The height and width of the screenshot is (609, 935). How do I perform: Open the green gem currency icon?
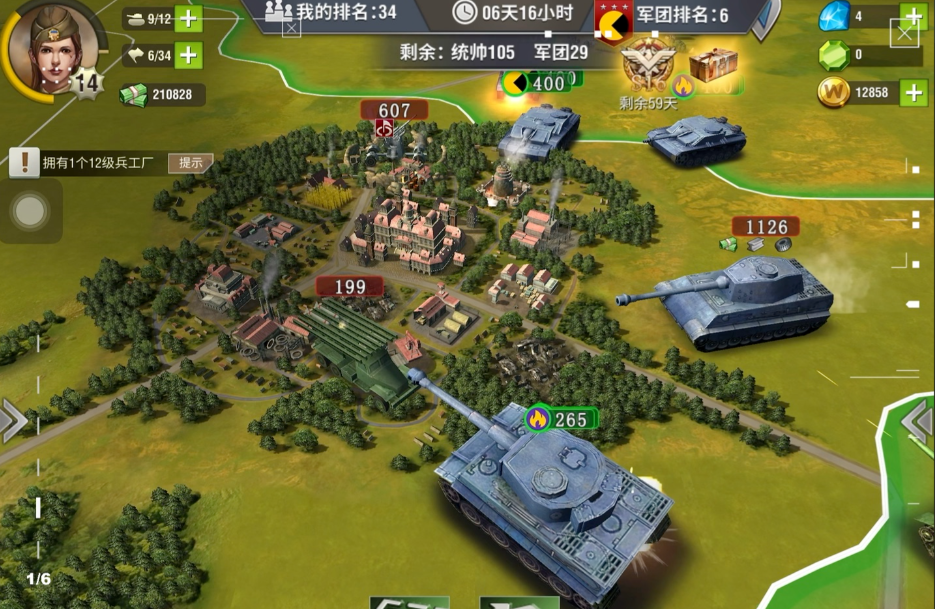coord(832,55)
